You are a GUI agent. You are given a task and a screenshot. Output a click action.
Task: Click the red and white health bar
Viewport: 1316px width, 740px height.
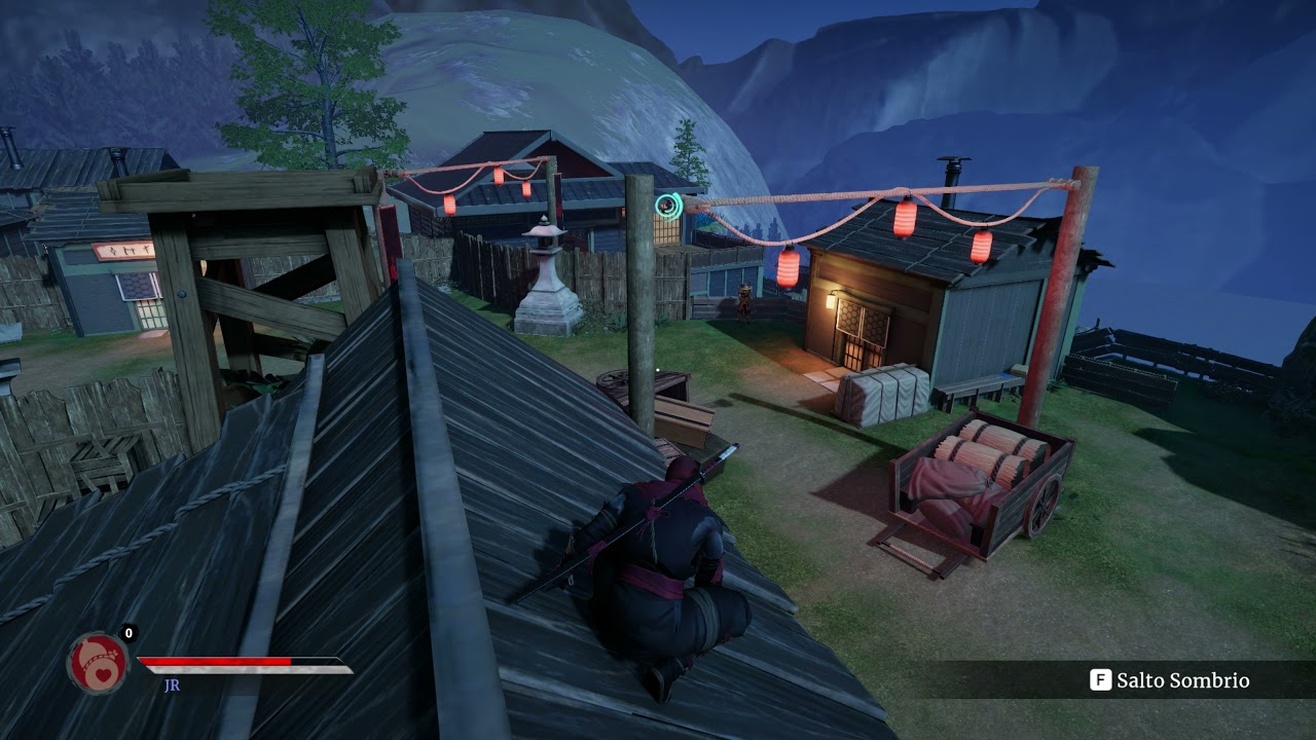point(245,662)
